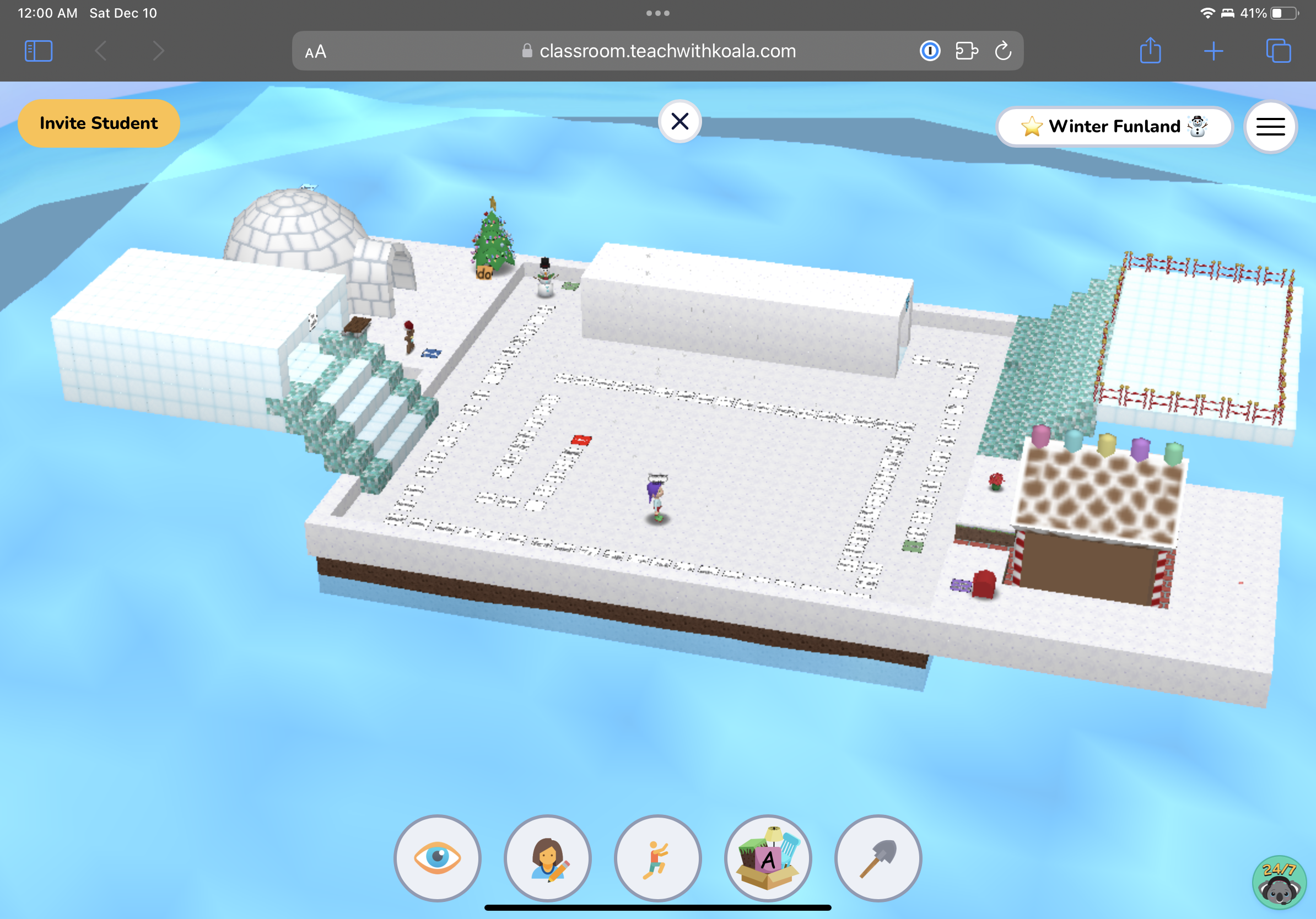Open the character customization tool
Image resolution: width=1316 pixels, height=919 pixels.
pos(548,858)
